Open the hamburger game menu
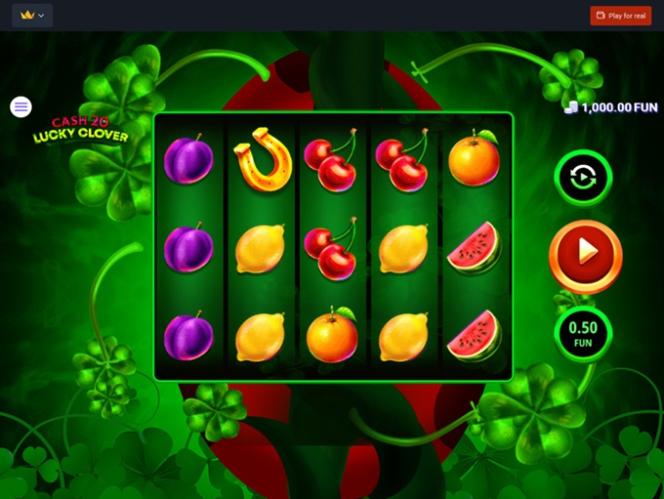 [x=21, y=106]
